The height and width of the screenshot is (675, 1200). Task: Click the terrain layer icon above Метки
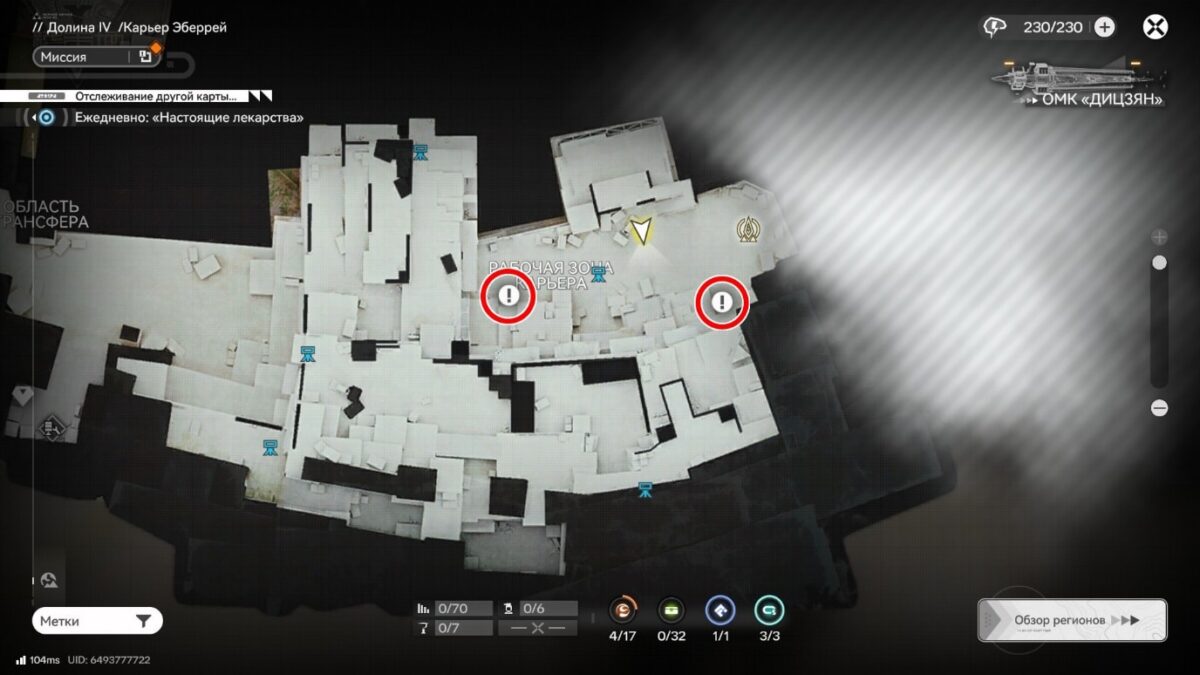click(x=48, y=580)
